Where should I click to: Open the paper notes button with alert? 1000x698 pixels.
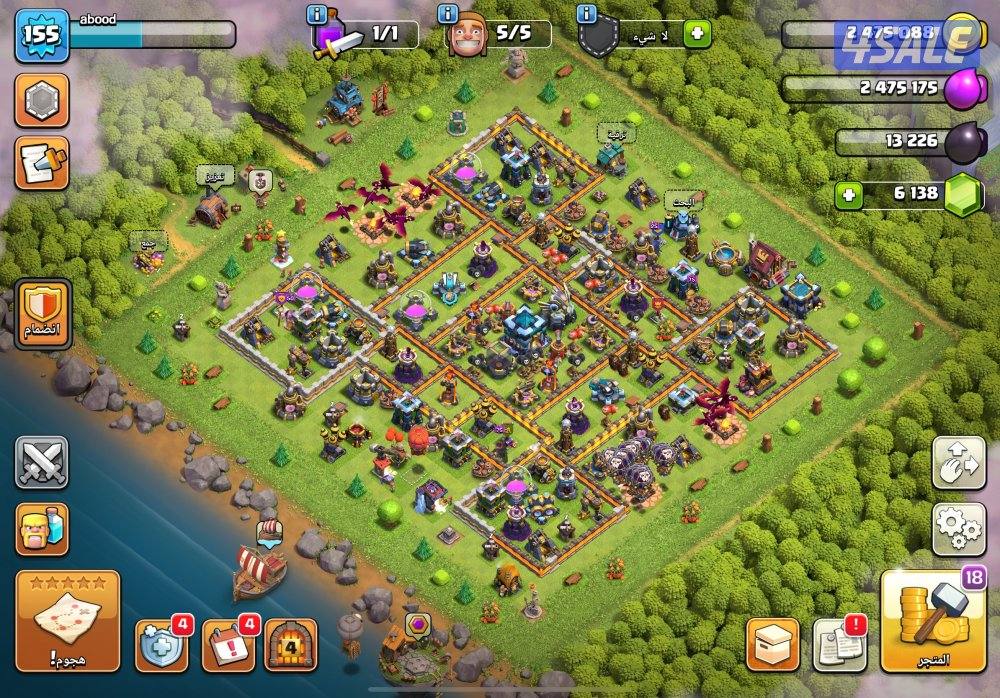[838, 645]
